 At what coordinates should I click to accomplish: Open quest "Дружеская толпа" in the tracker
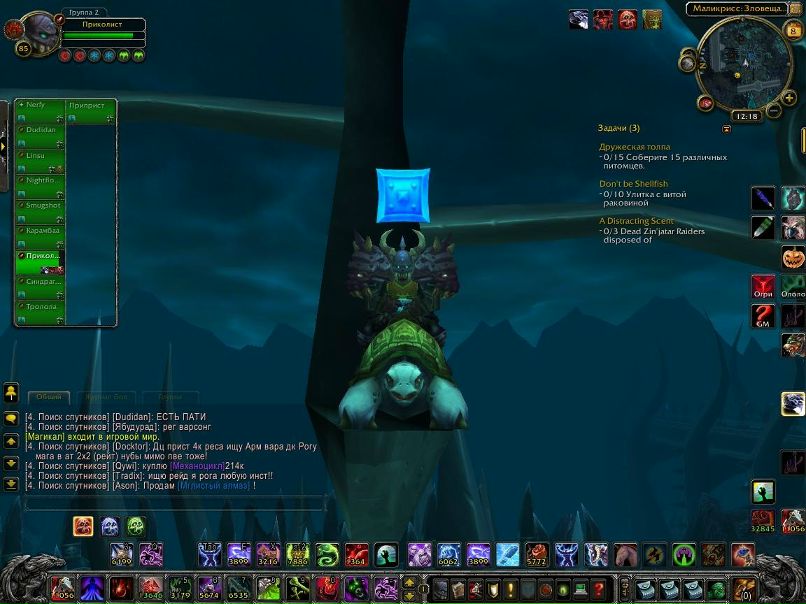(x=635, y=147)
